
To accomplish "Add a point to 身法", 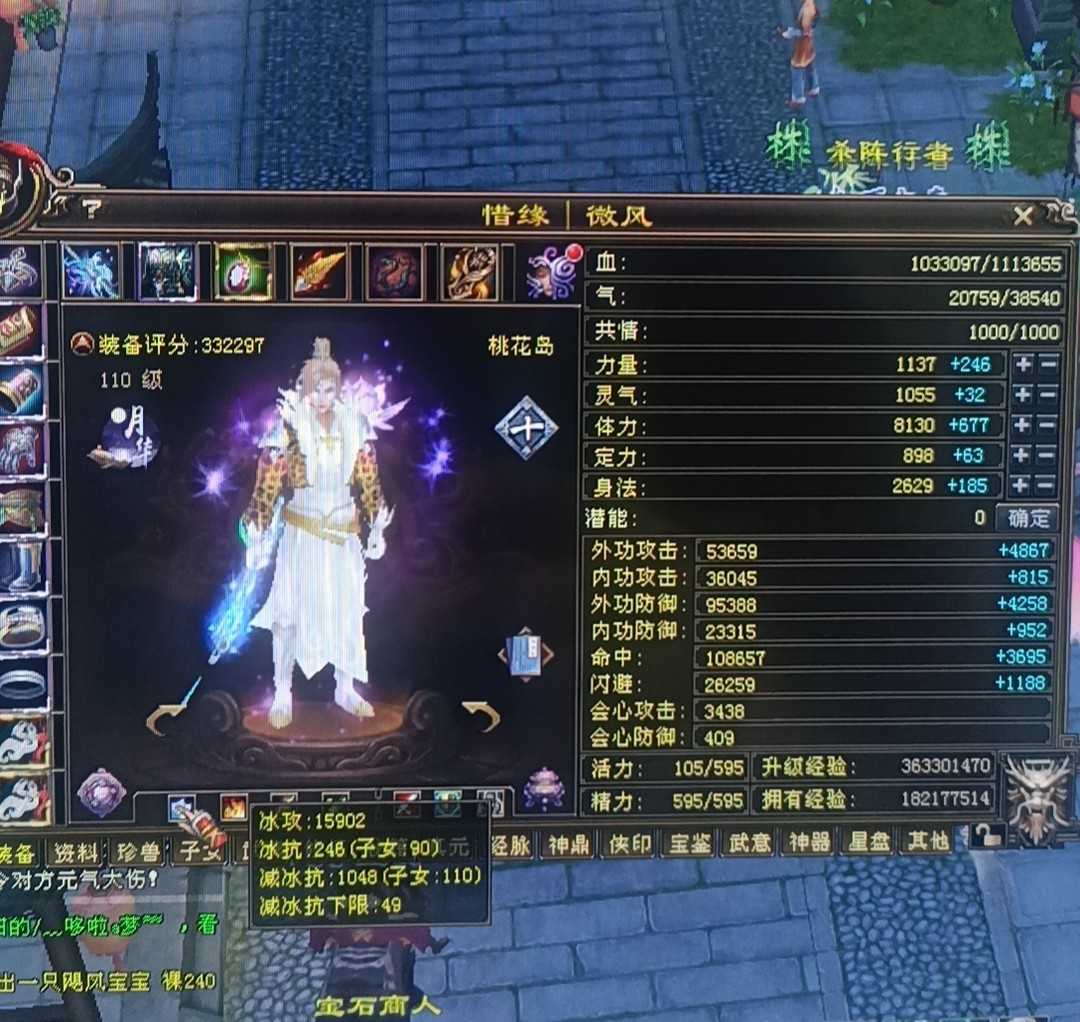I will [1022, 486].
